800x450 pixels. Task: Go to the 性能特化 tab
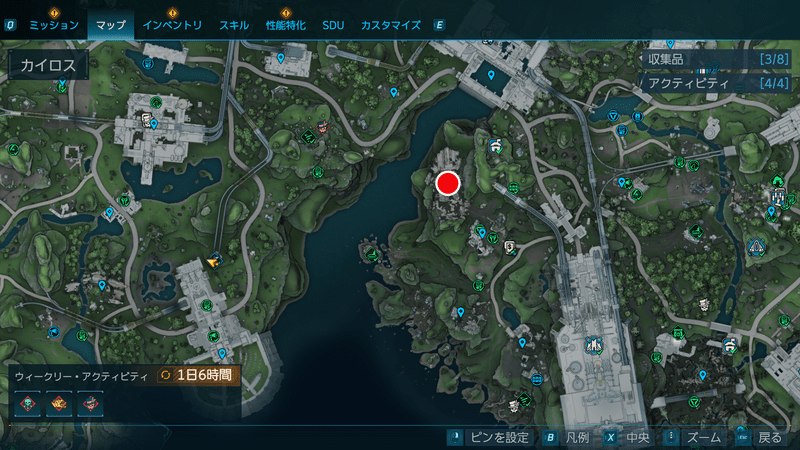click(286, 23)
